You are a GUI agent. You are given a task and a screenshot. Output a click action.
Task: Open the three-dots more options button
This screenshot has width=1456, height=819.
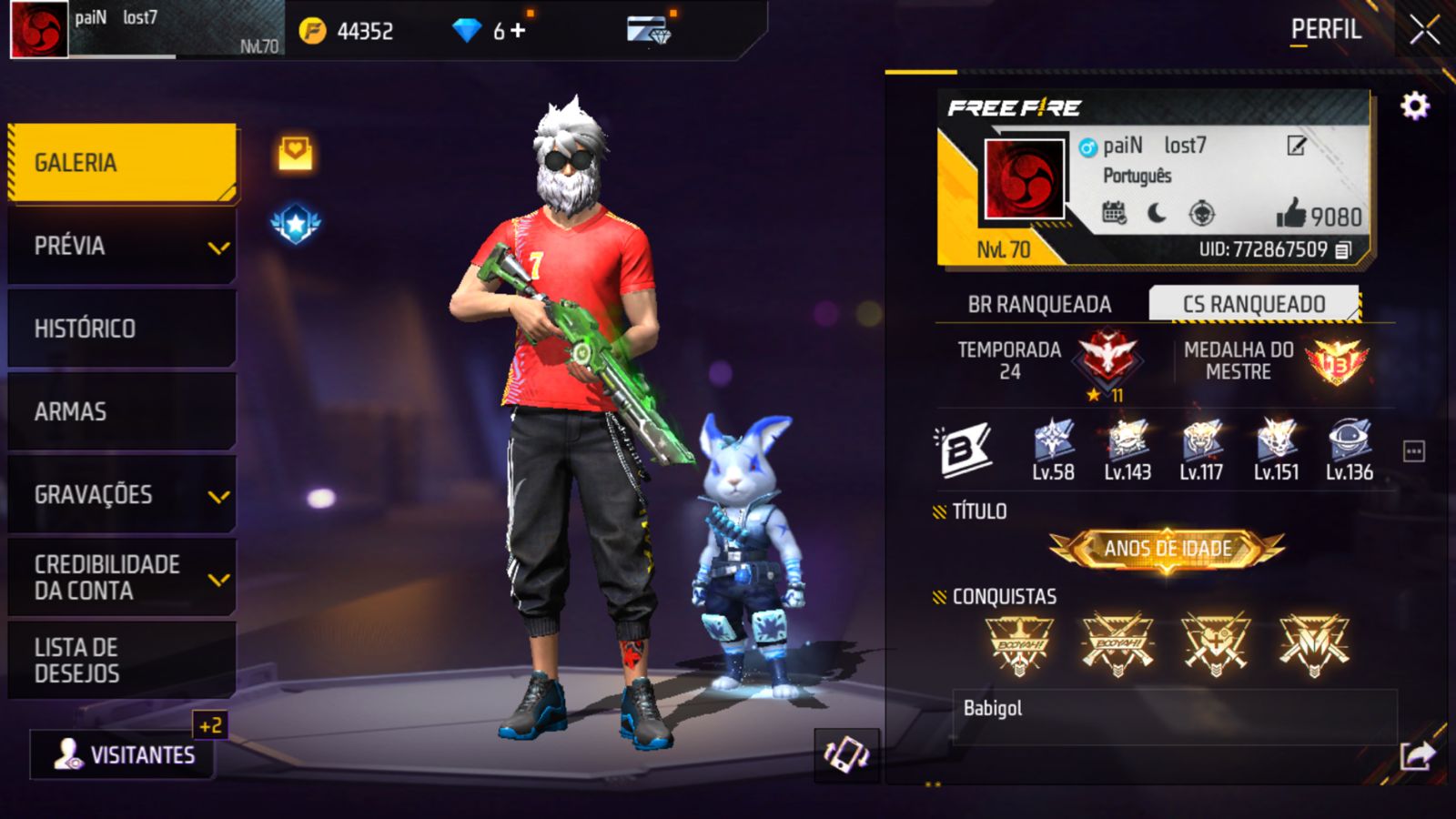tap(1413, 451)
